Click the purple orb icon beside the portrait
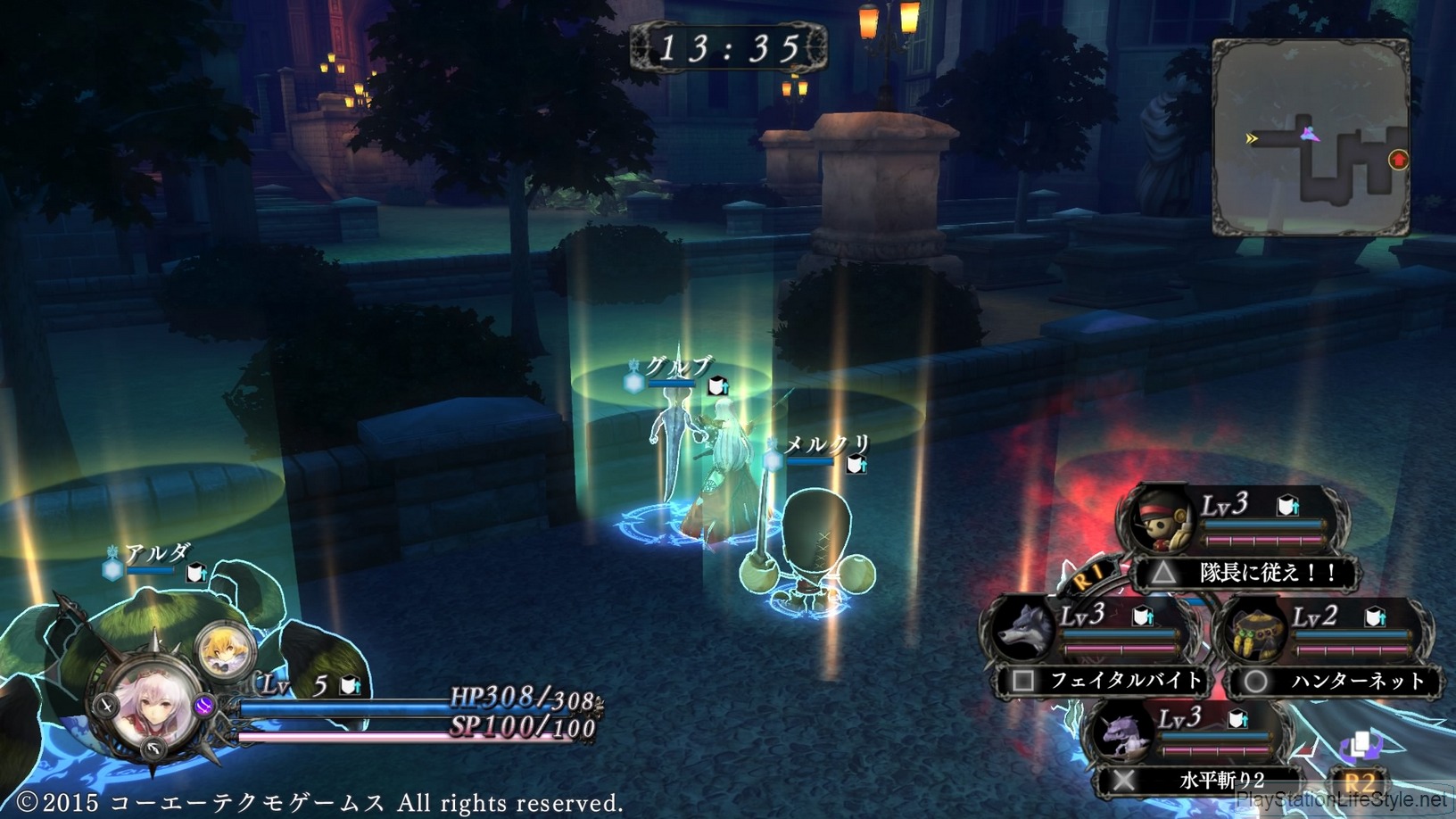 point(203,707)
